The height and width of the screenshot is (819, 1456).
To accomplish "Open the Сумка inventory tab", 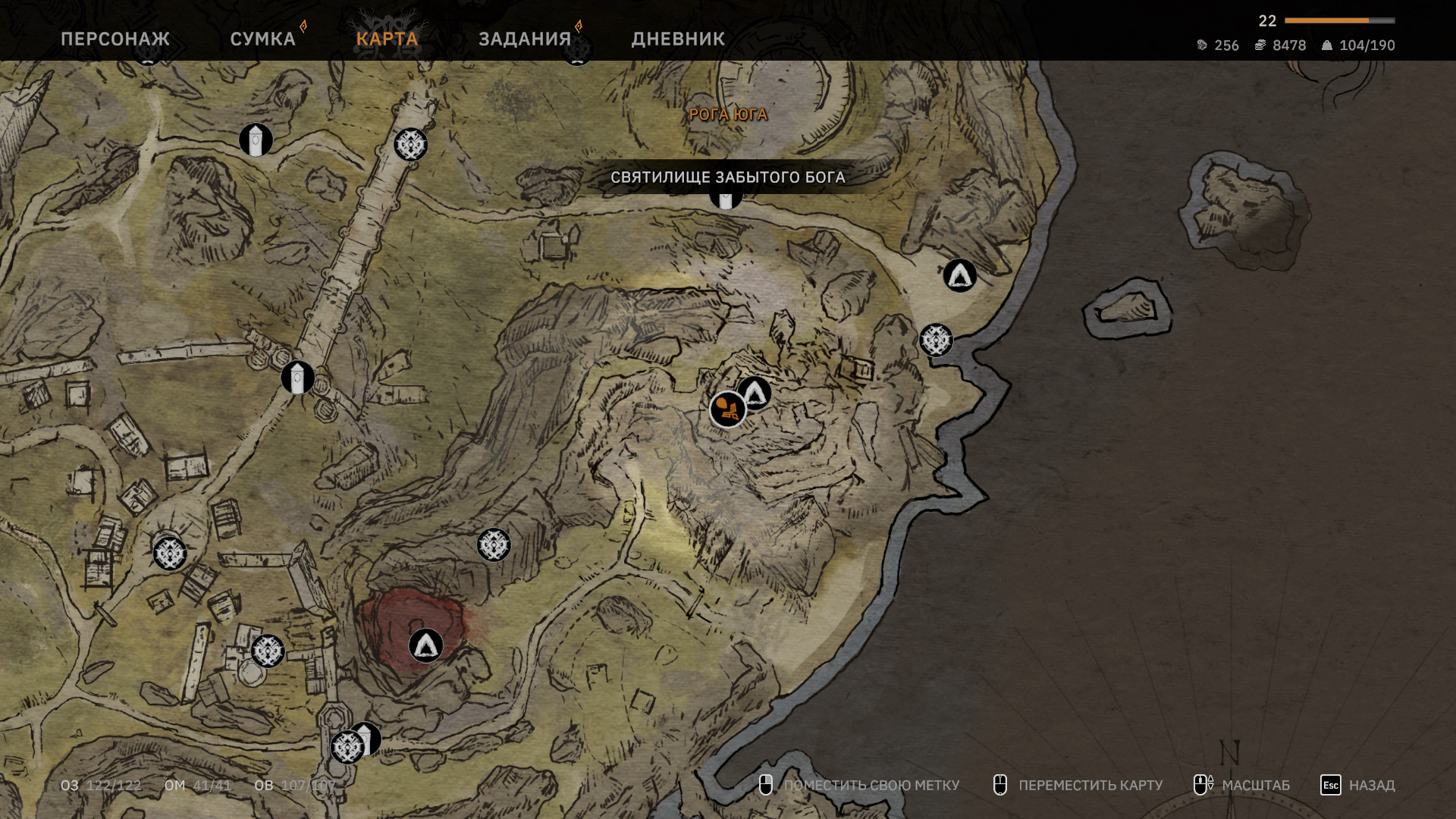I will point(262,39).
